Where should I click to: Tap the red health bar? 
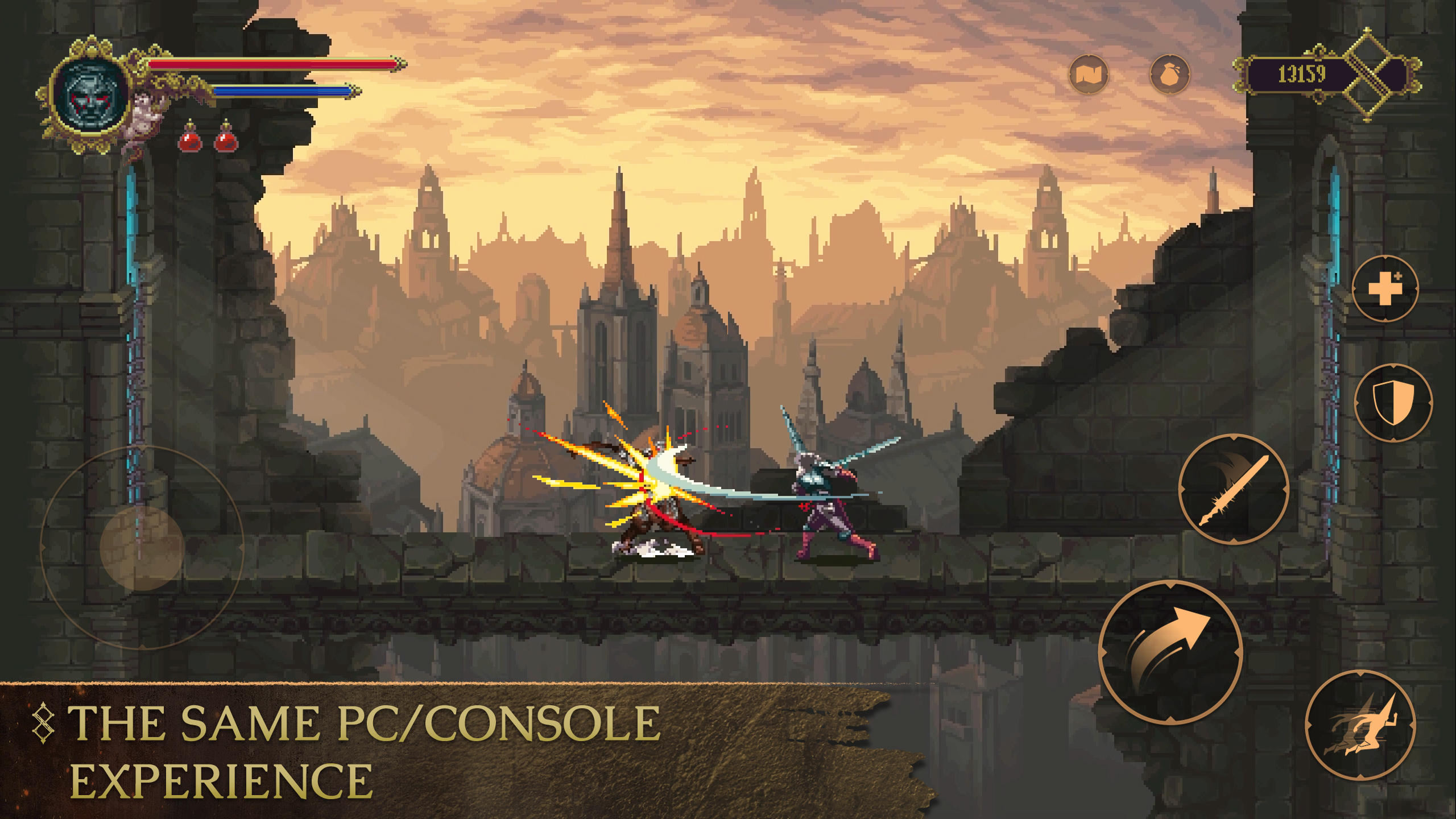(x=273, y=64)
